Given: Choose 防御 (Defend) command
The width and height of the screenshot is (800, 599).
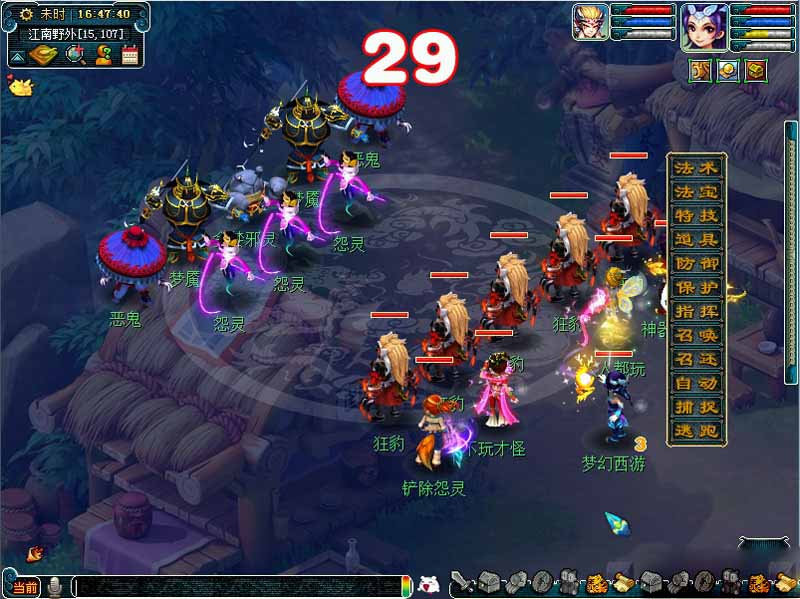Looking at the screenshot, I should tap(697, 264).
